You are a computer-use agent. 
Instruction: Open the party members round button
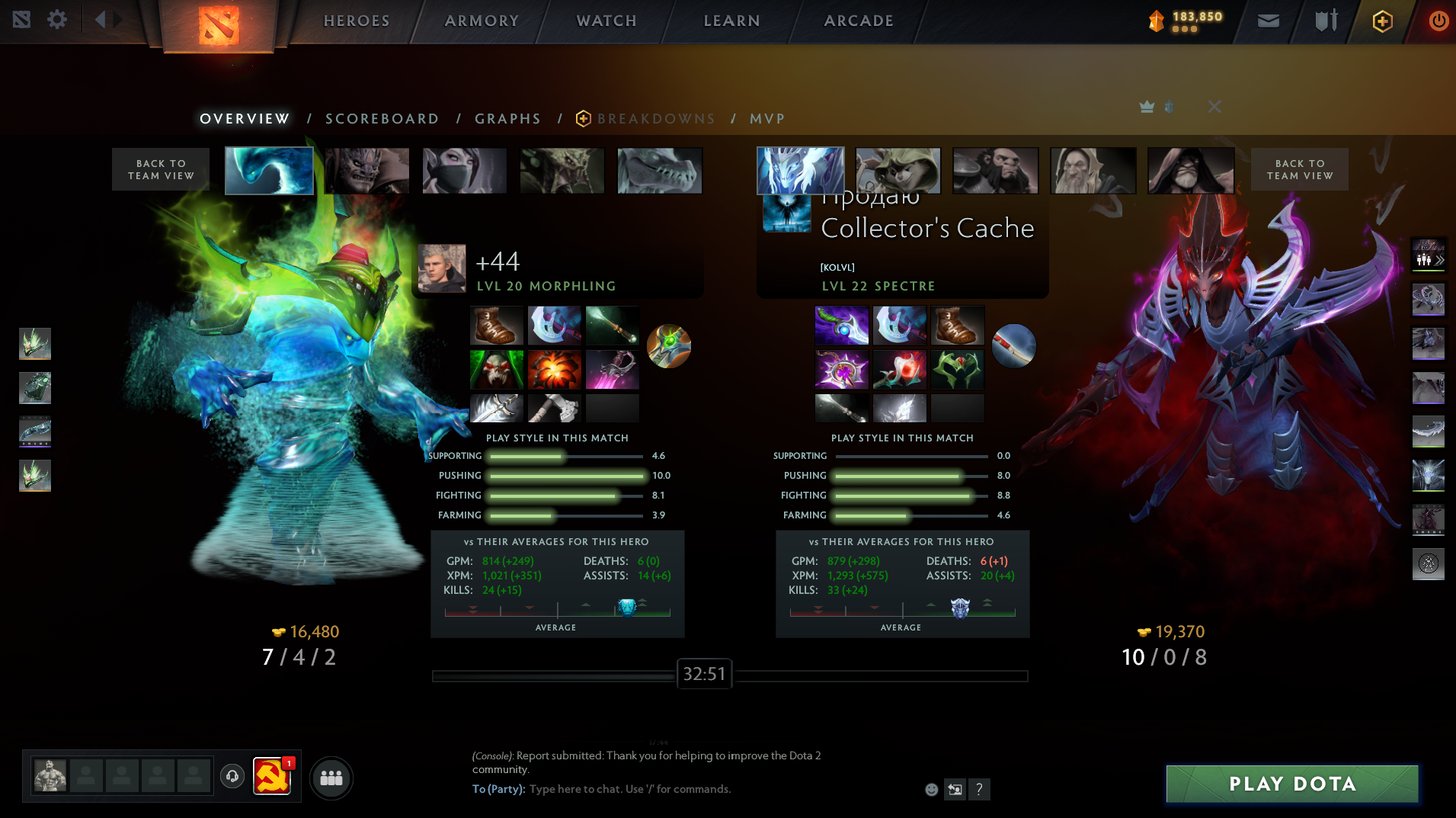point(331,778)
